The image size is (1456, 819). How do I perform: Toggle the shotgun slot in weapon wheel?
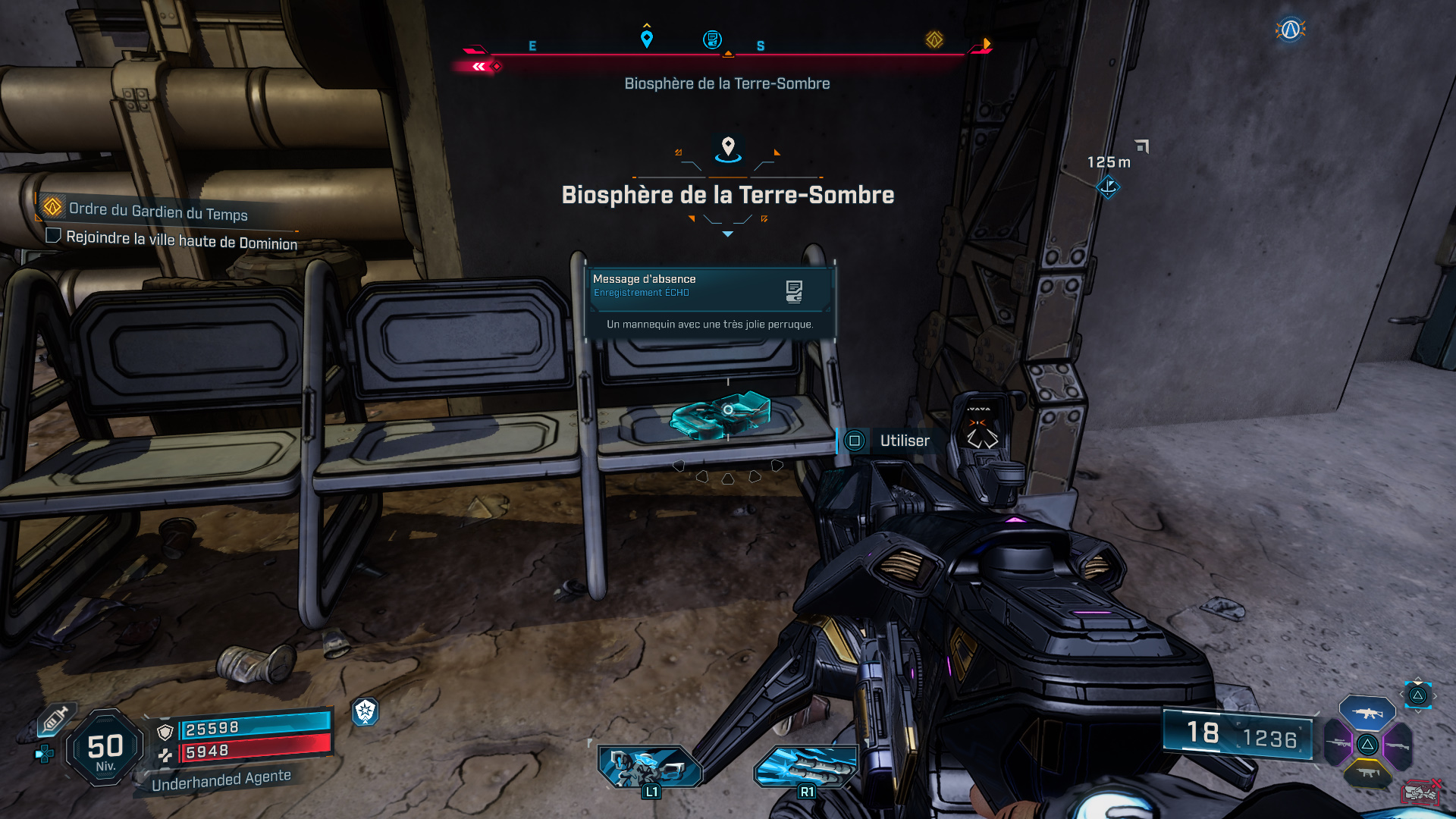click(1398, 745)
